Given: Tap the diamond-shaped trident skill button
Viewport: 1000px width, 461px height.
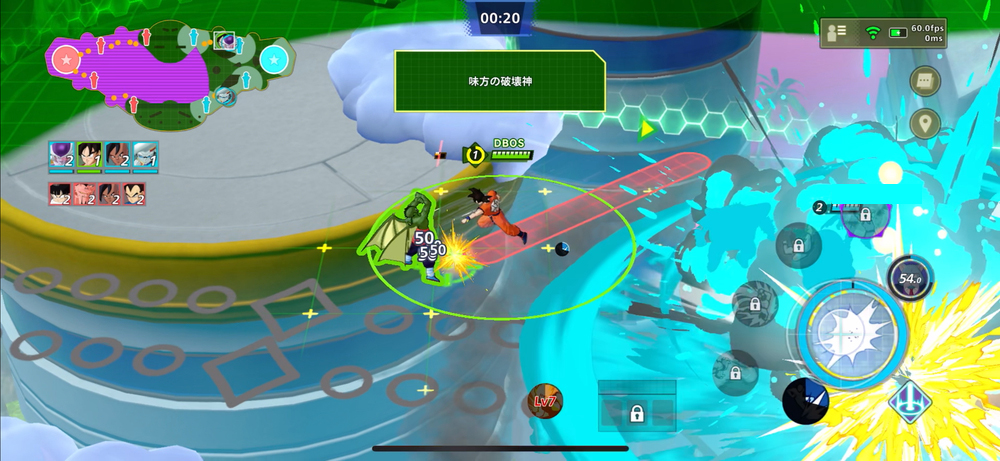Looking at the screenshot, I should click(911, 401).
